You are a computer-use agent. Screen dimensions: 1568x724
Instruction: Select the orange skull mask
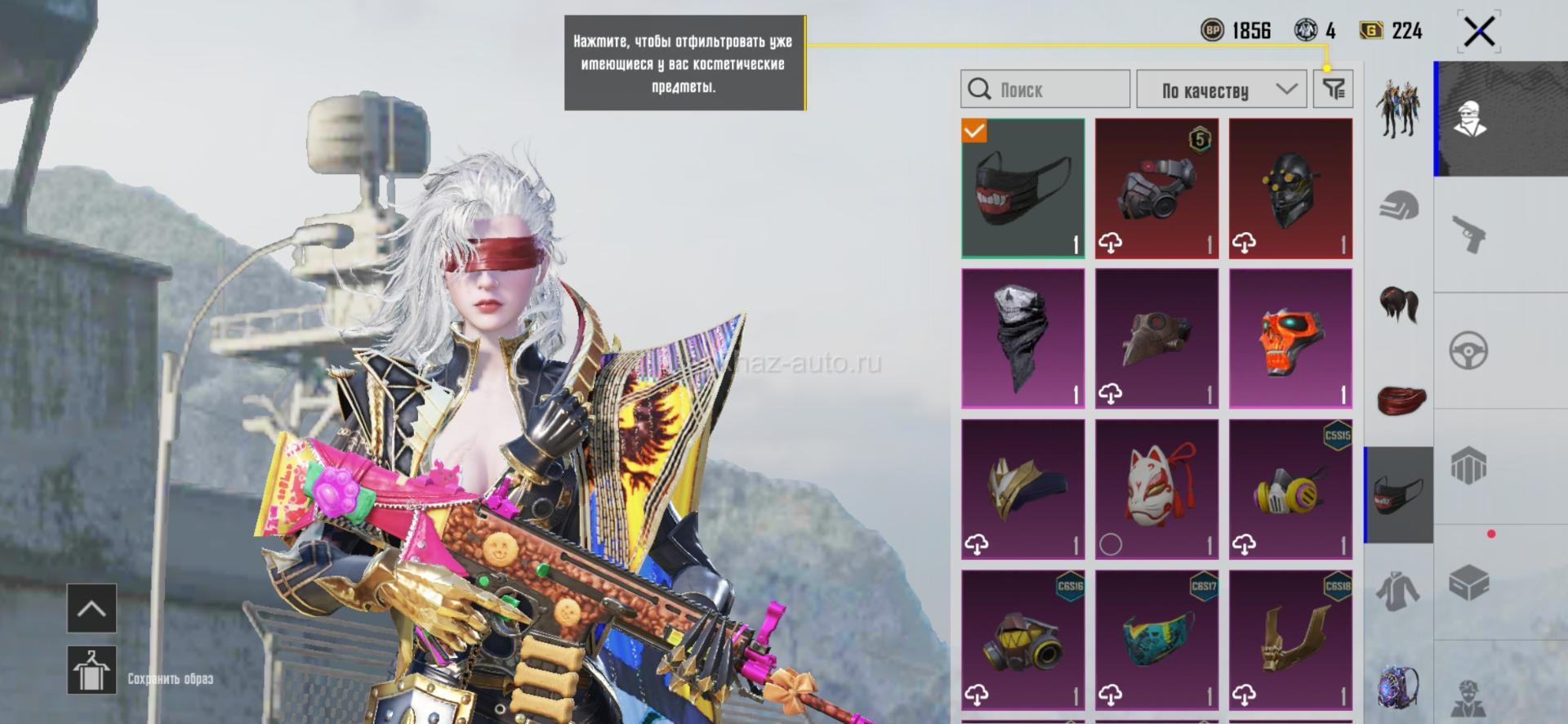point(1290,338)
